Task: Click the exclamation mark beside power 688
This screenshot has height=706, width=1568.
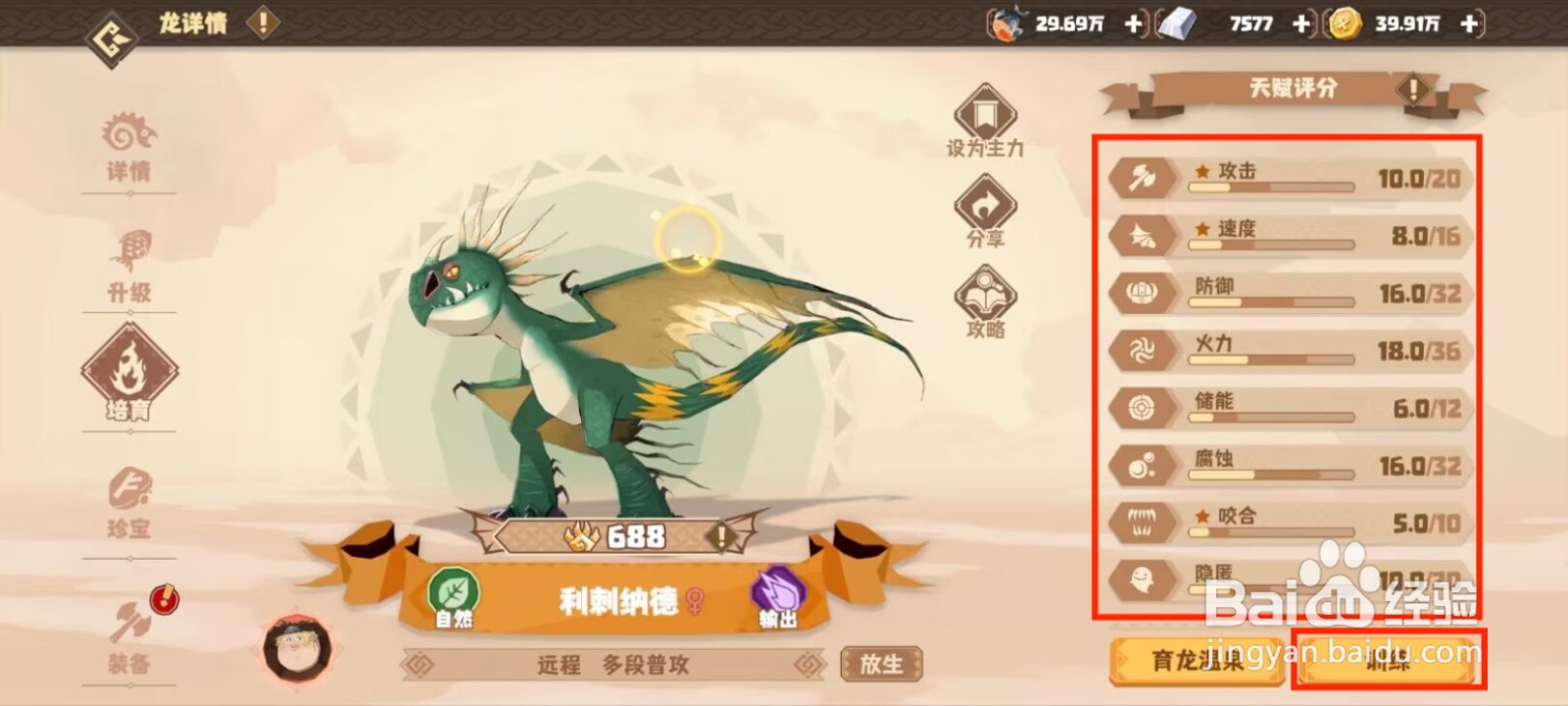Action: [722, 536]
